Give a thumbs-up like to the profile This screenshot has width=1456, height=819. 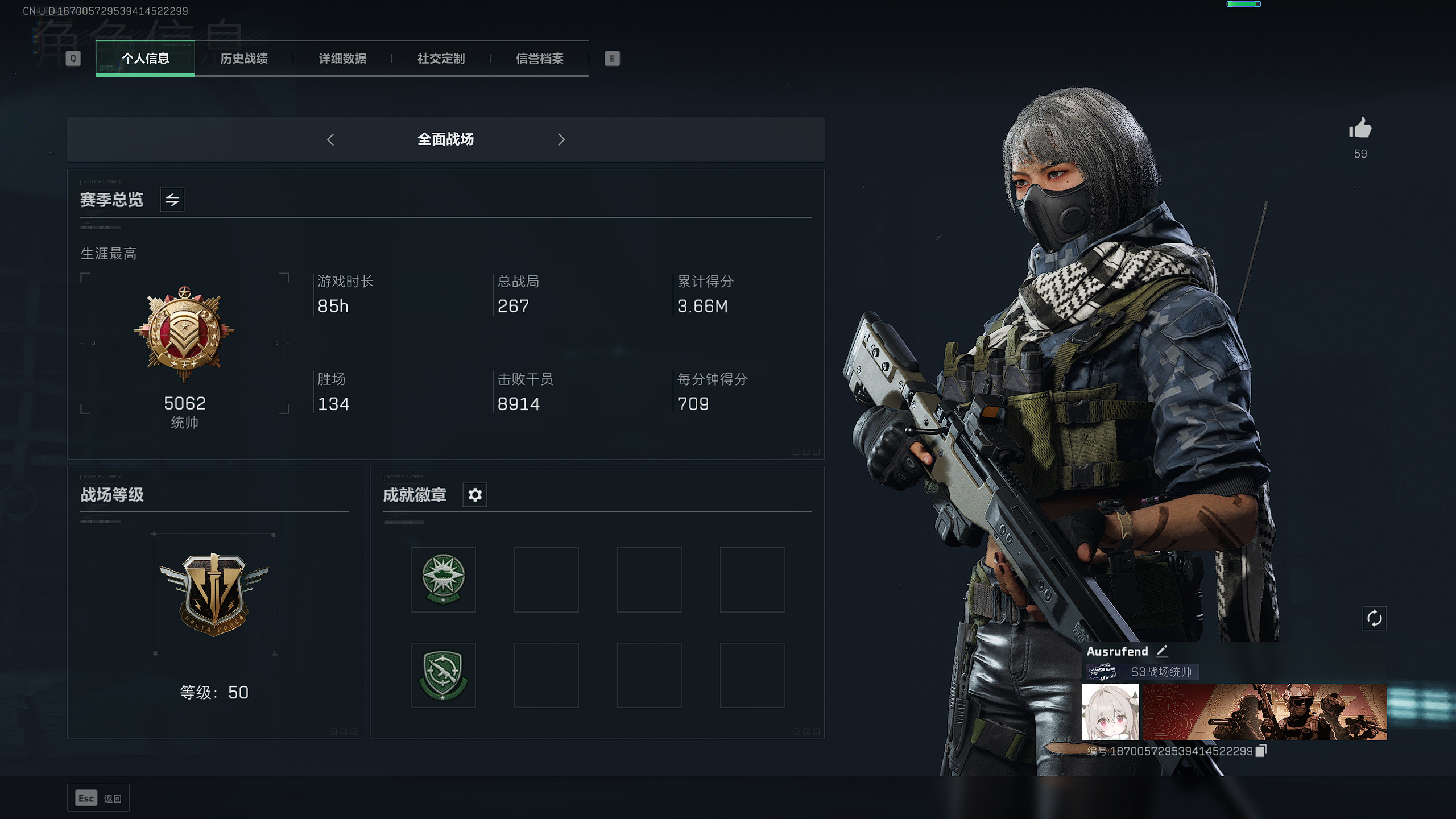tap(1360, 129)
